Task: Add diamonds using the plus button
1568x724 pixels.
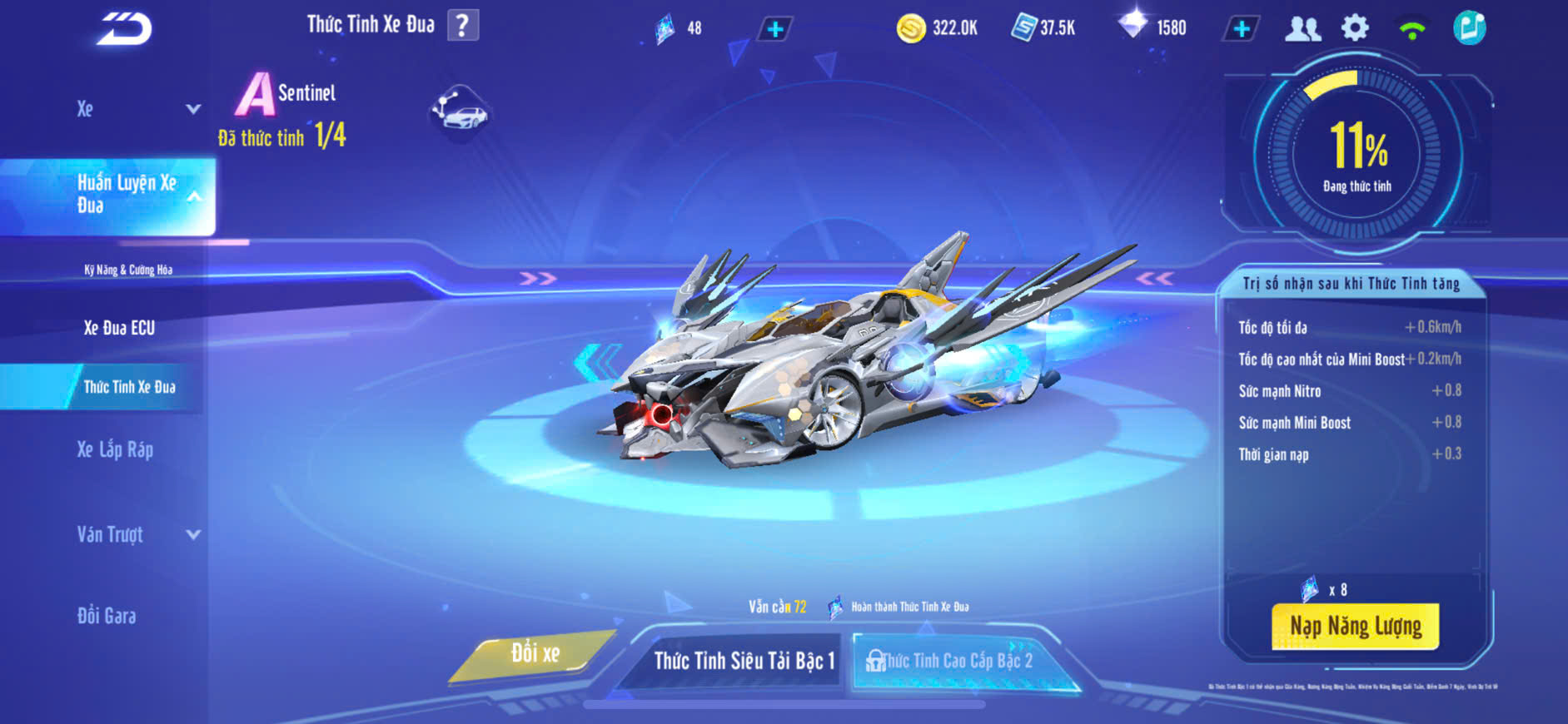Action: click(1241, 28)
